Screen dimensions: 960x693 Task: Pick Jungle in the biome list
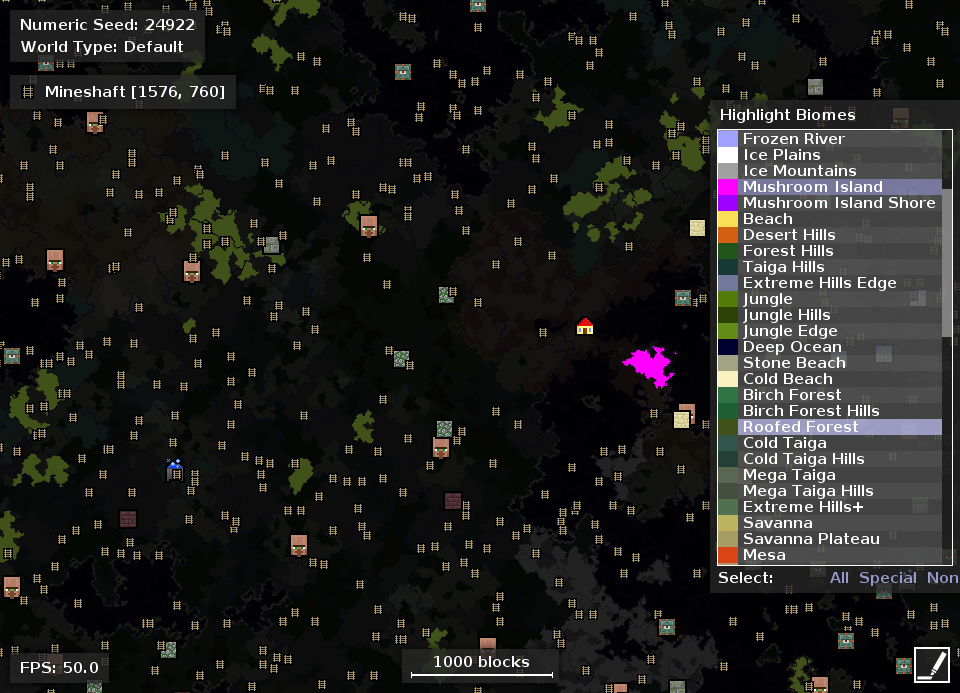pyautogui.click(x=767, y=299)
